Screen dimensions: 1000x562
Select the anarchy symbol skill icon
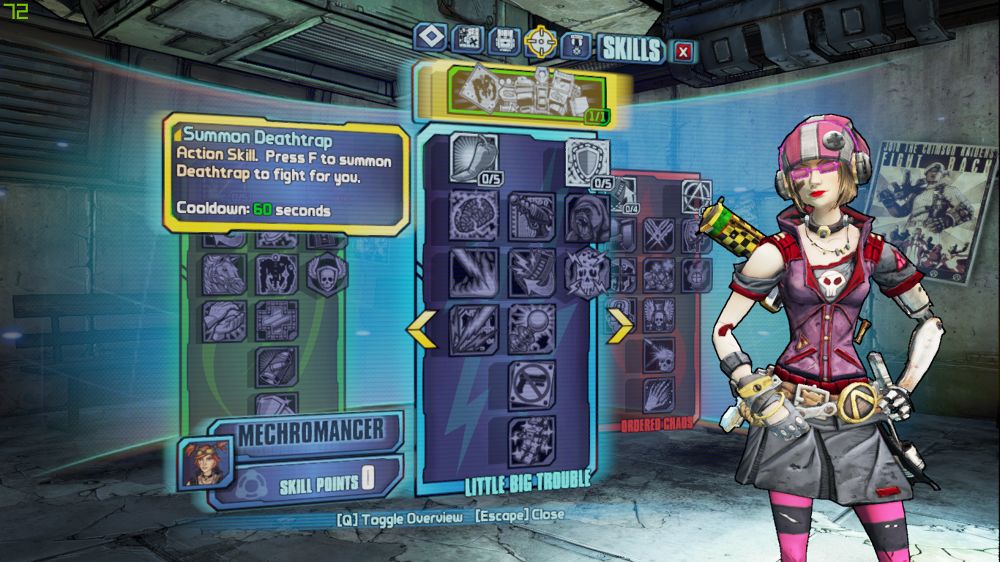coord(695,191)
